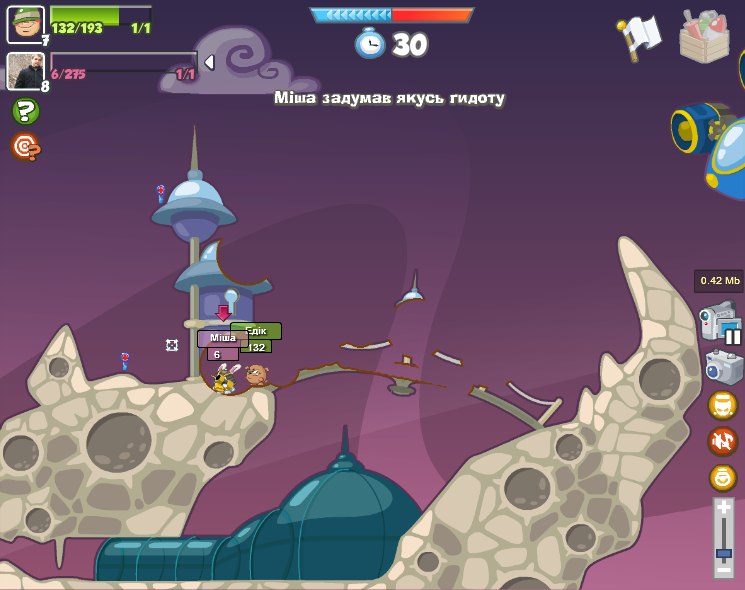Take a screenshot with the photo camera
Screen dimensions: 745x590
point(723,367)
